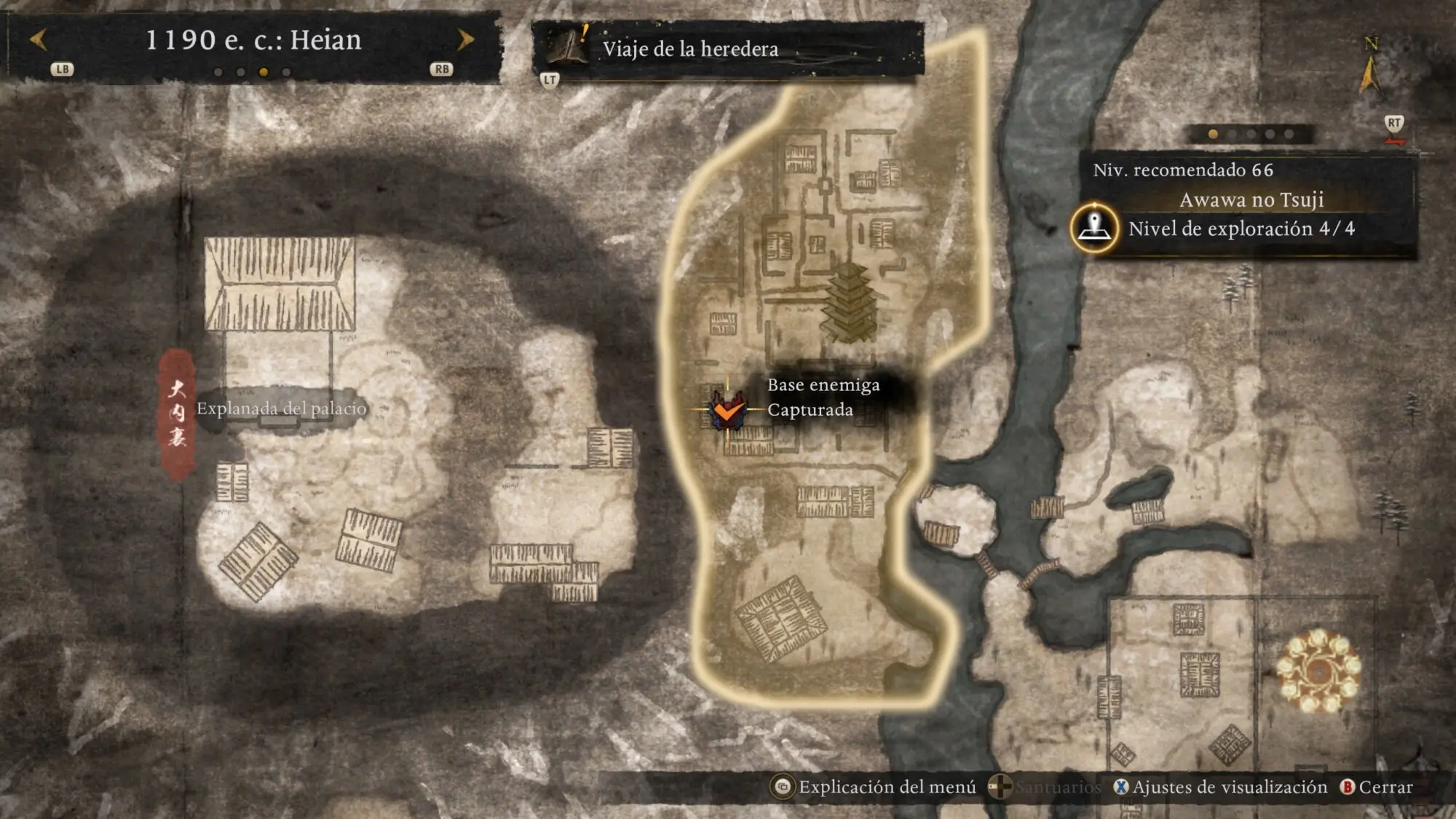
Task: Open the Santuarios list
Action: click(x=1045, y=787)
